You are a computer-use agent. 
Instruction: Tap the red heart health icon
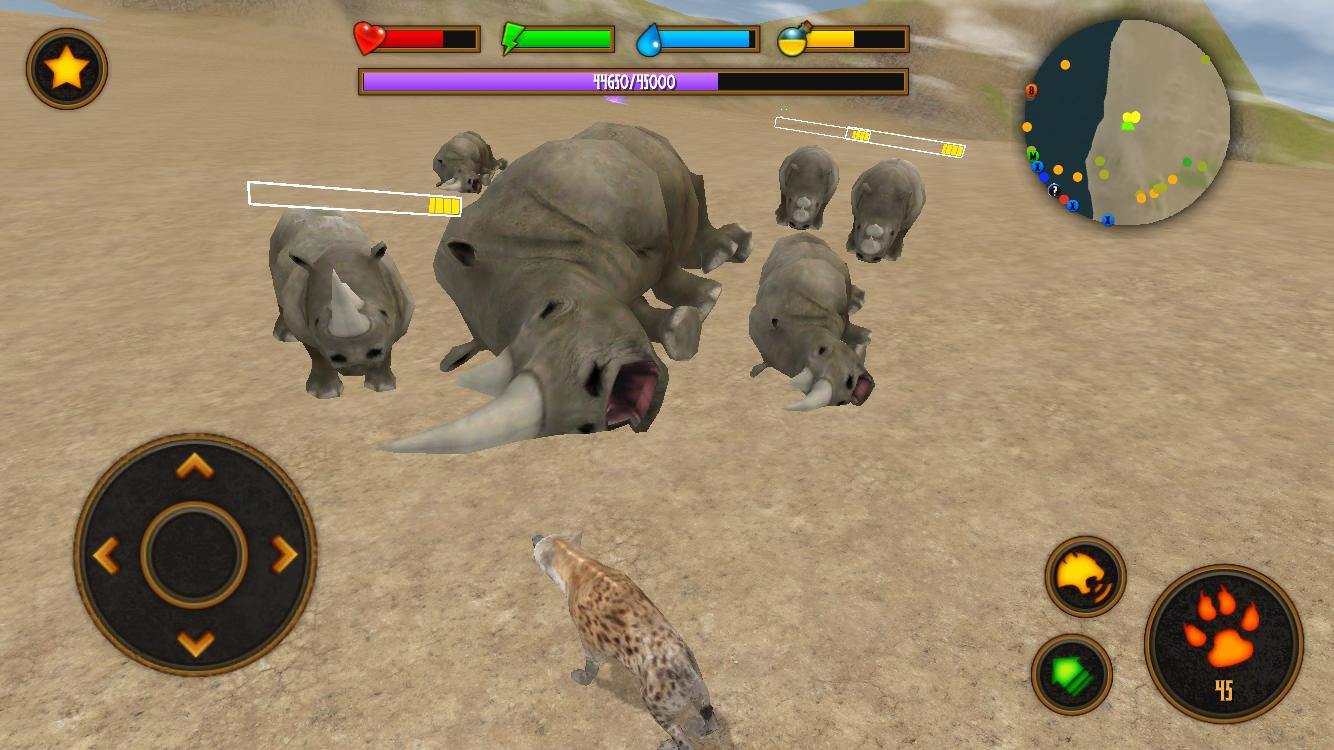[x=368, y=38]
